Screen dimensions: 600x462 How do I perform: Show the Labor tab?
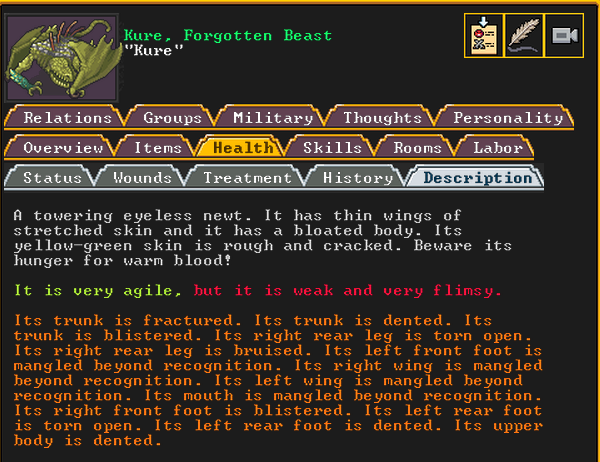tap(497, 148)
